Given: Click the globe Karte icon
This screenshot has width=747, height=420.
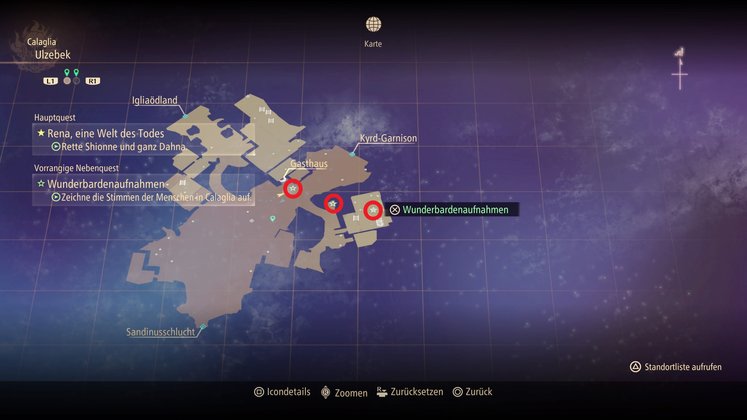Looking at the screenshot, I should click(x=373, y=24).
